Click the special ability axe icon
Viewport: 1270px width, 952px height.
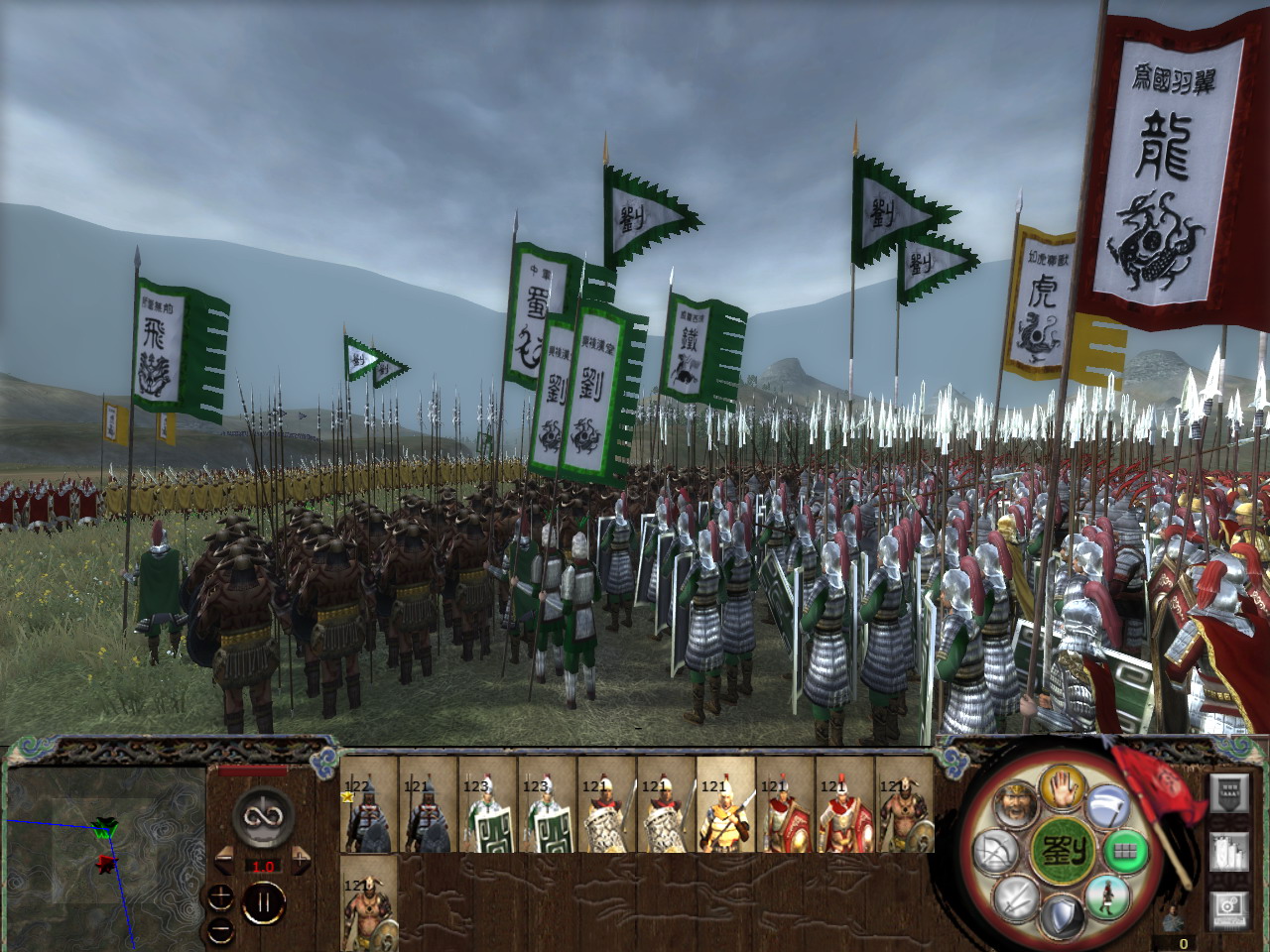(1109, 808)
